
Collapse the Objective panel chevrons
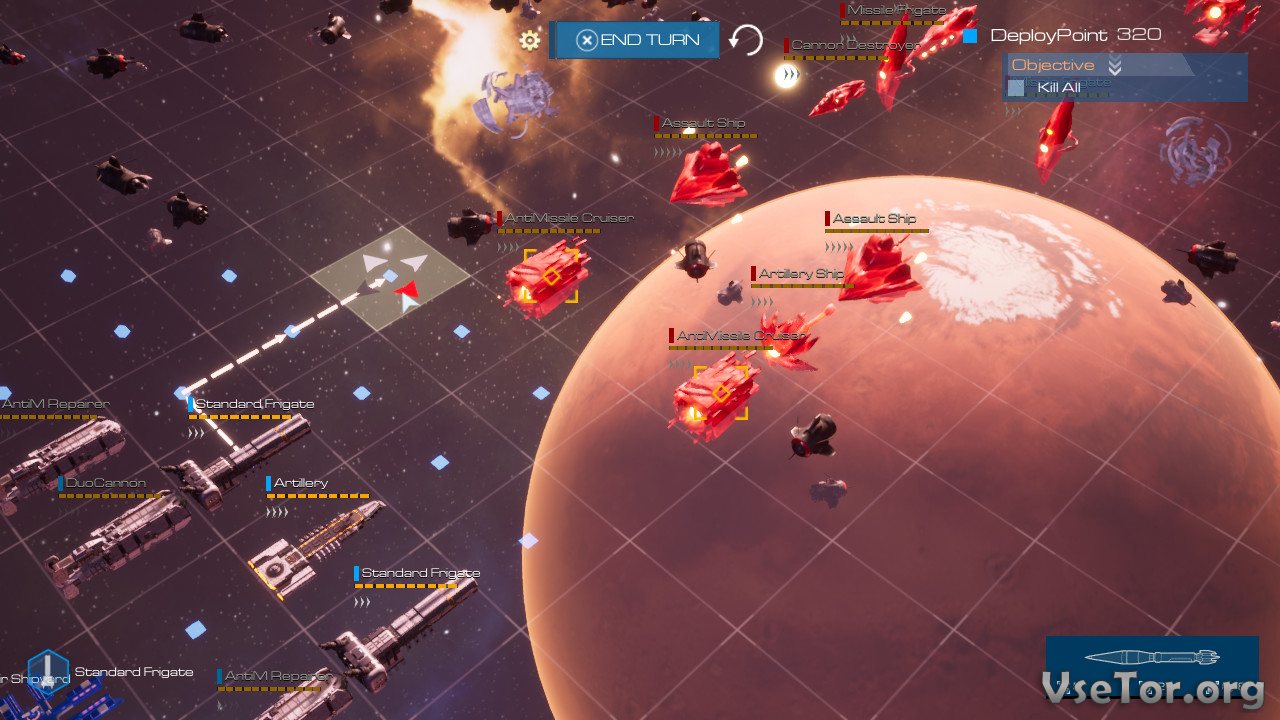click(1115, 66)
